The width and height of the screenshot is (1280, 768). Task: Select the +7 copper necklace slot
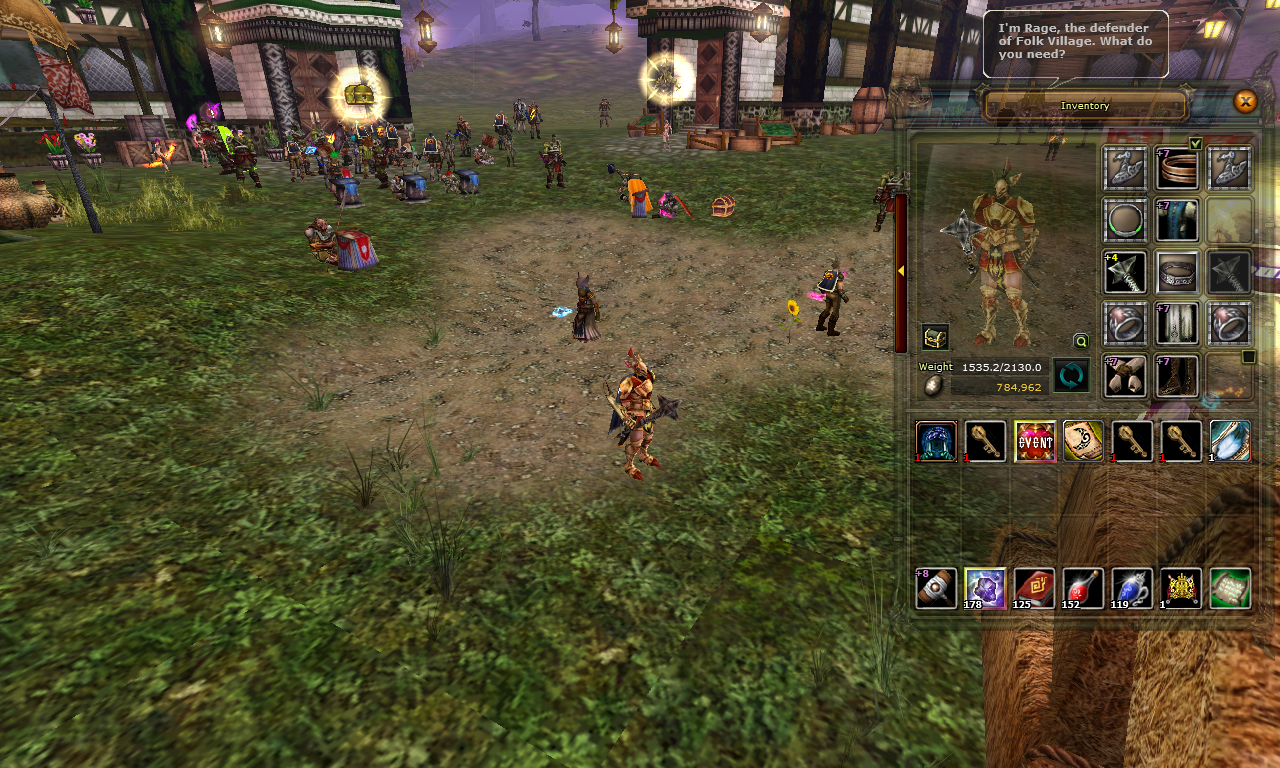point(1177,168)
